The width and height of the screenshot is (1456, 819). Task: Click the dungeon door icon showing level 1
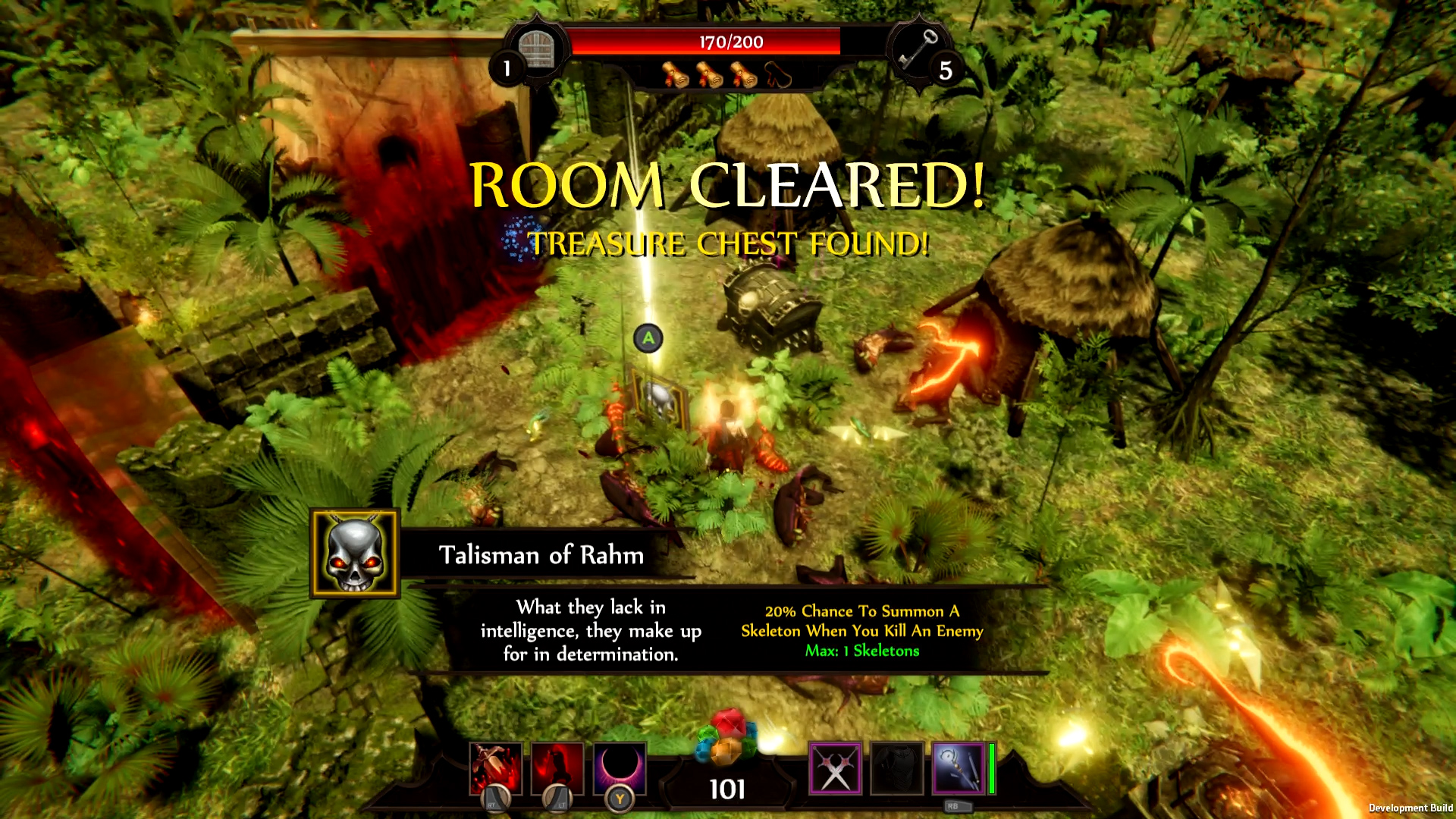click(x=535, y=49)
